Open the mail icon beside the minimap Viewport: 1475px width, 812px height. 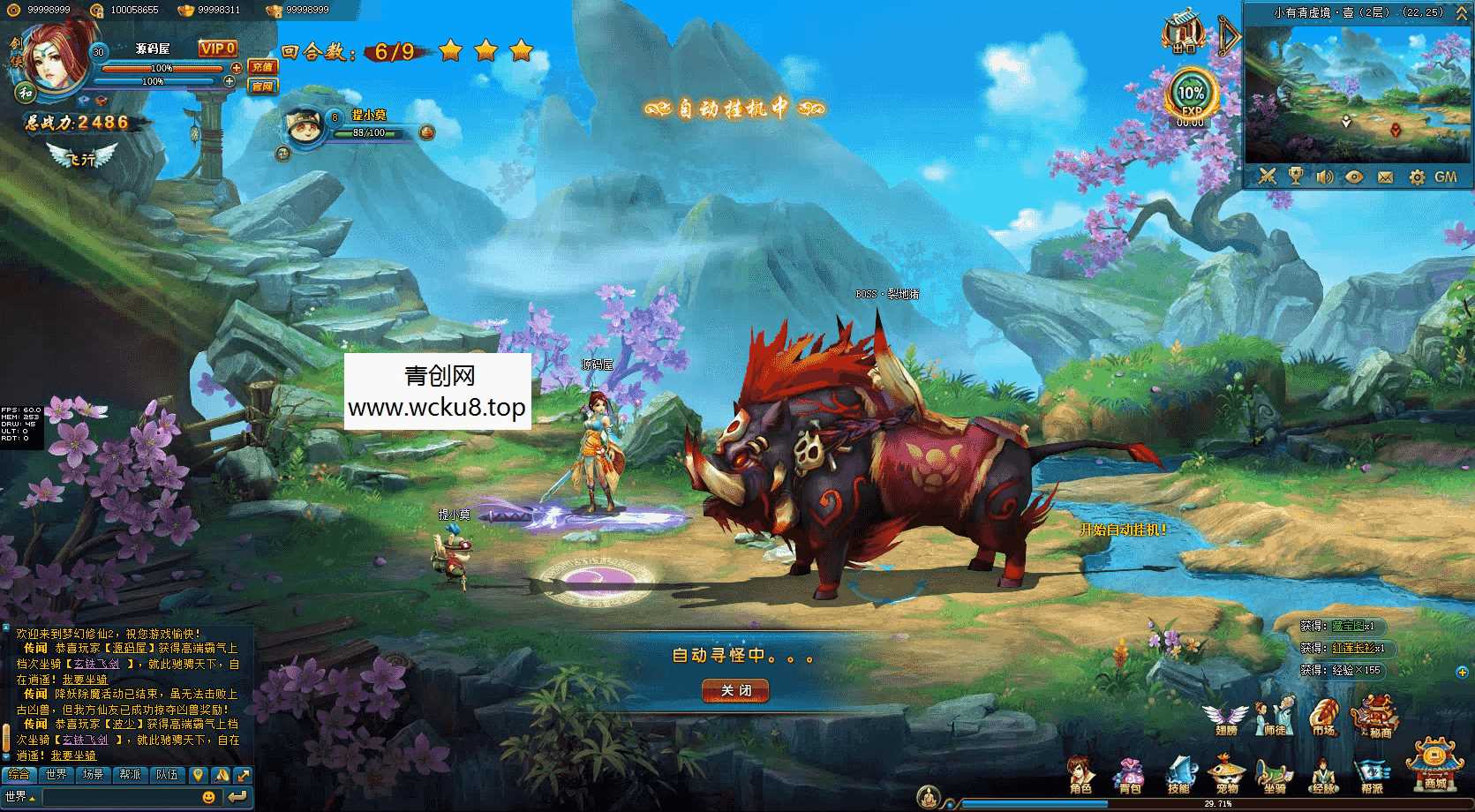click(x=1385, y=177)
